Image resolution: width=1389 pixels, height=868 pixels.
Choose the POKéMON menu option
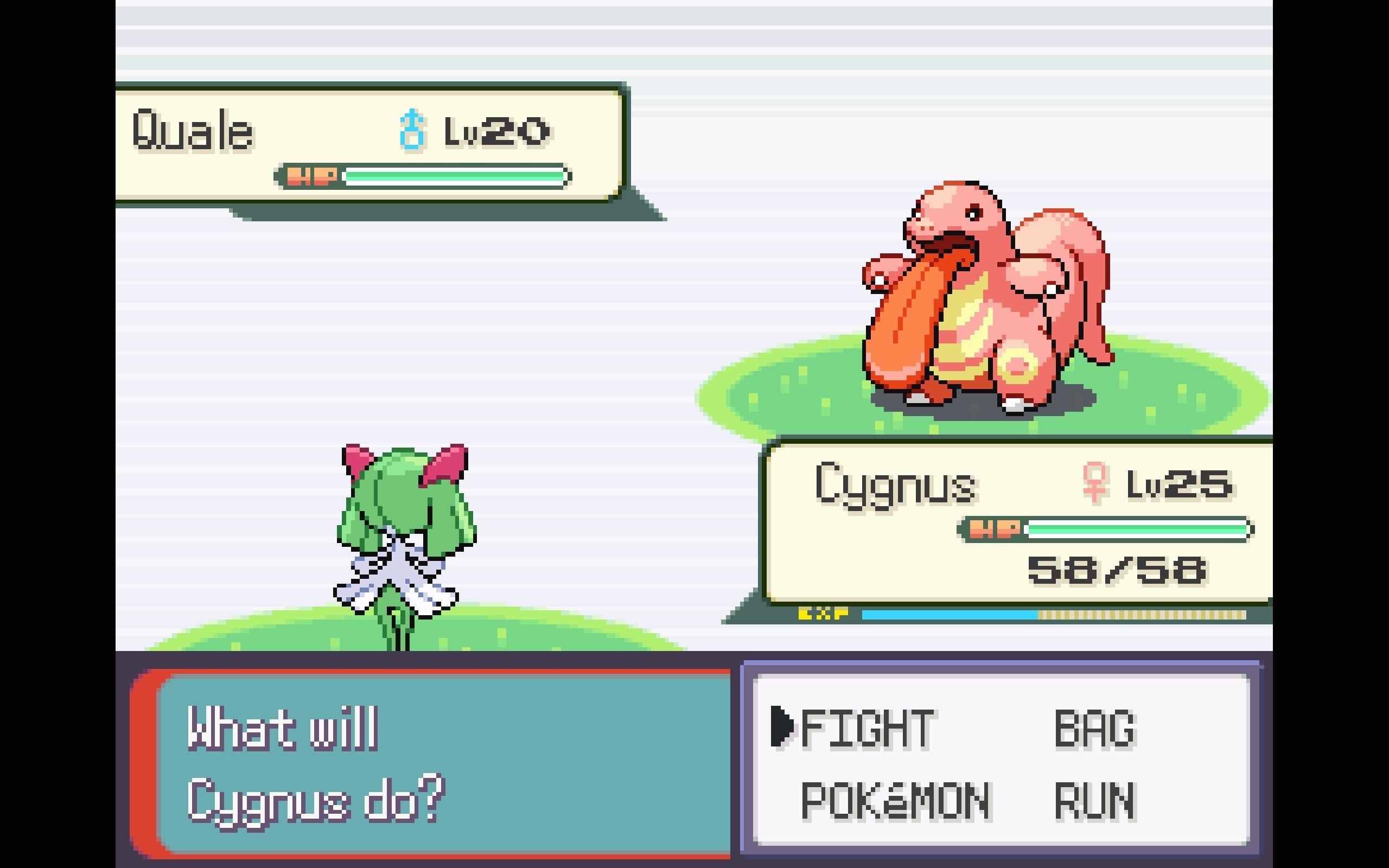[x=895, y=800]
